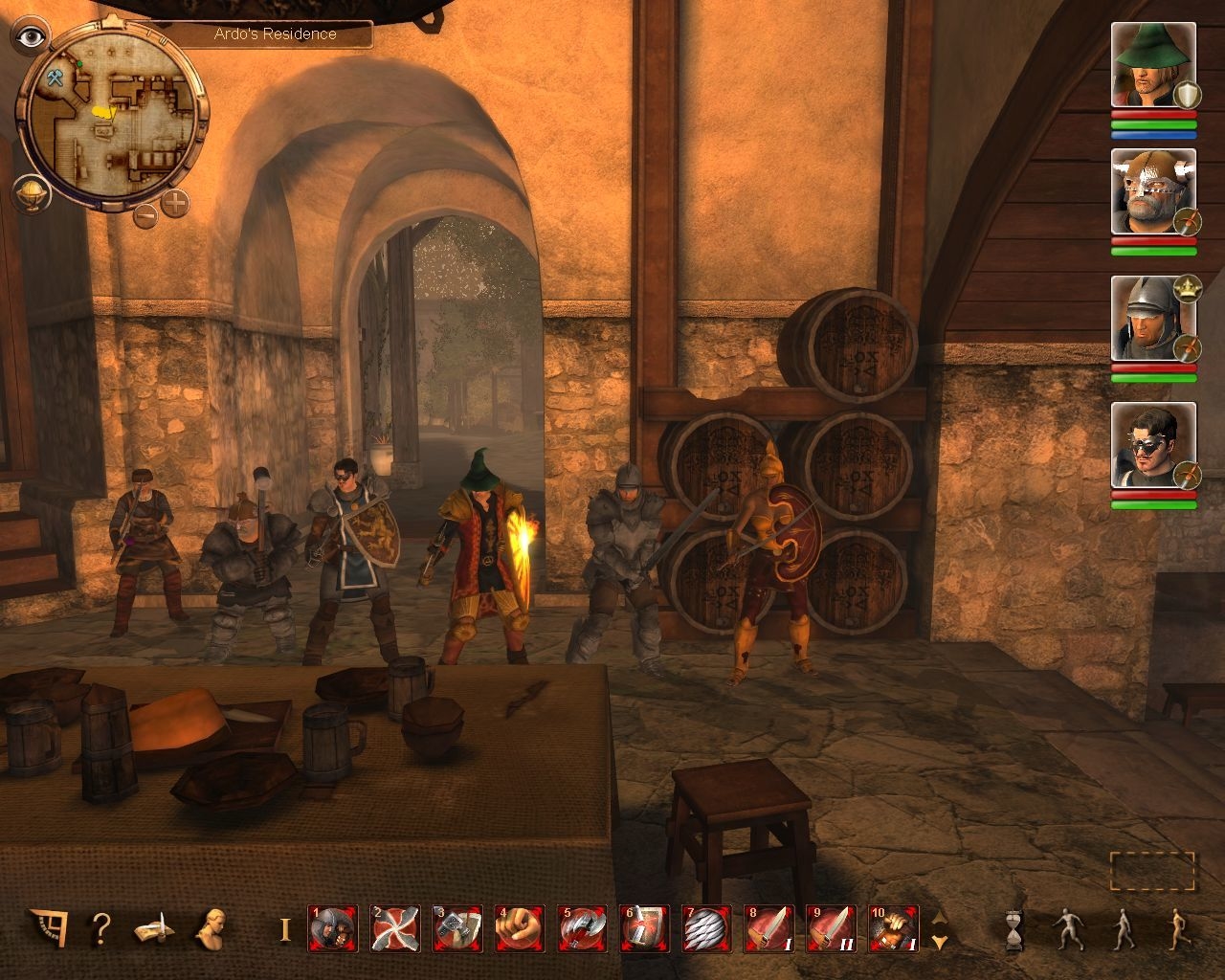This screenshot has height=980, width=1225.
Task: Zoom in the minimap with the plus button
Action: 175,203
